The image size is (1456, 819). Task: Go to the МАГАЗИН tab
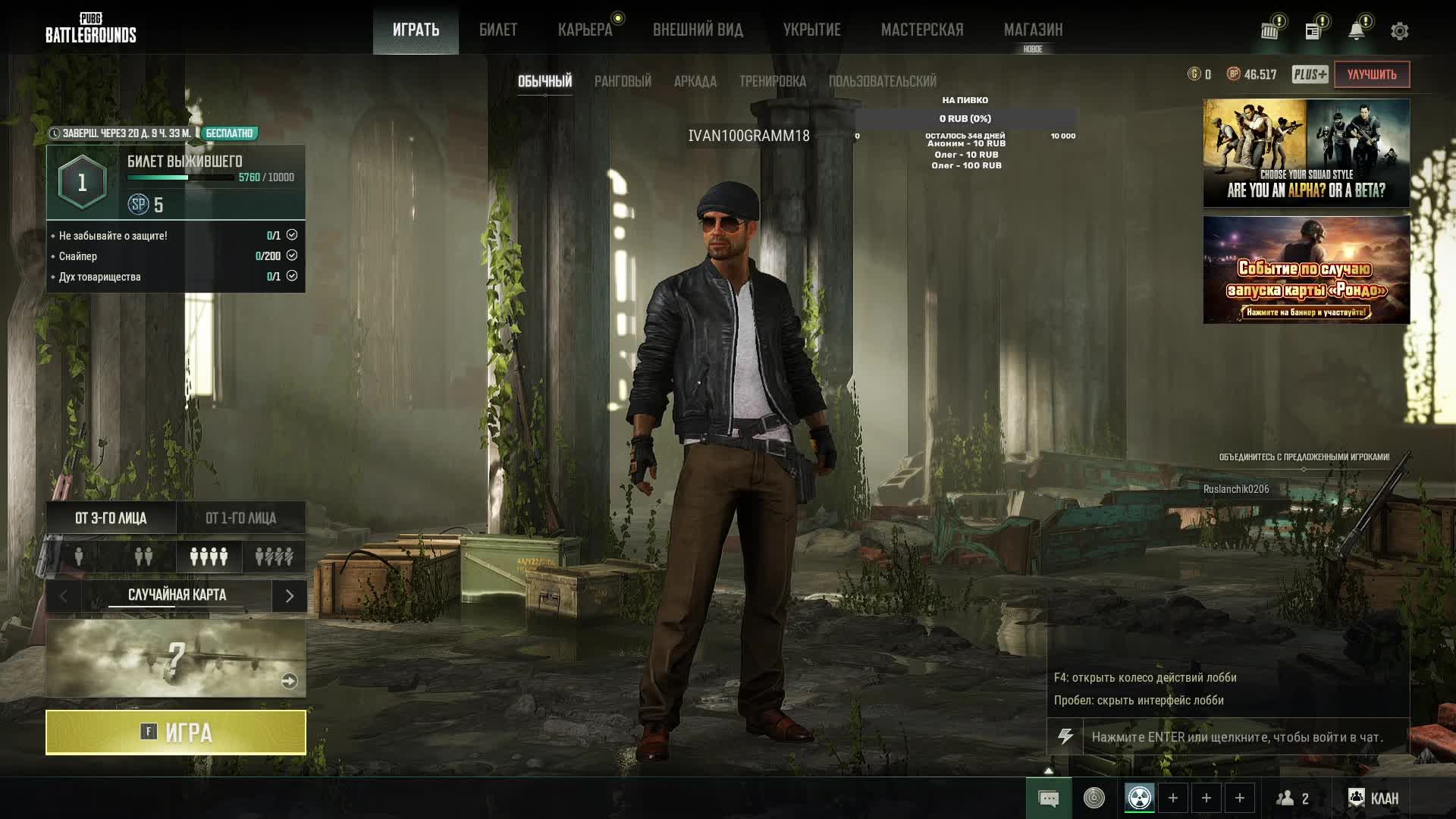pyautogui.click(x=1033, y=30)
